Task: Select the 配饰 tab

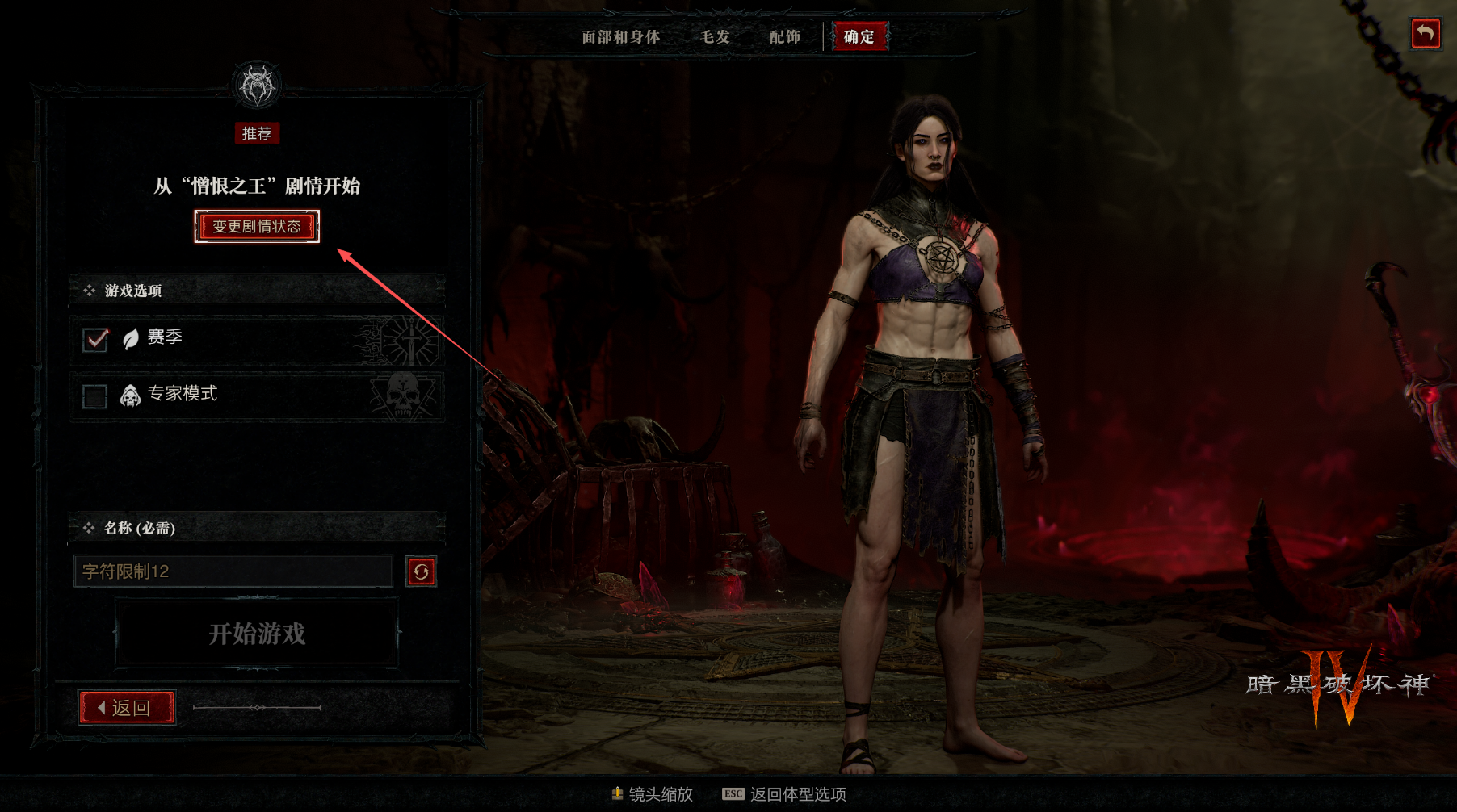Action: coord(784,37)
